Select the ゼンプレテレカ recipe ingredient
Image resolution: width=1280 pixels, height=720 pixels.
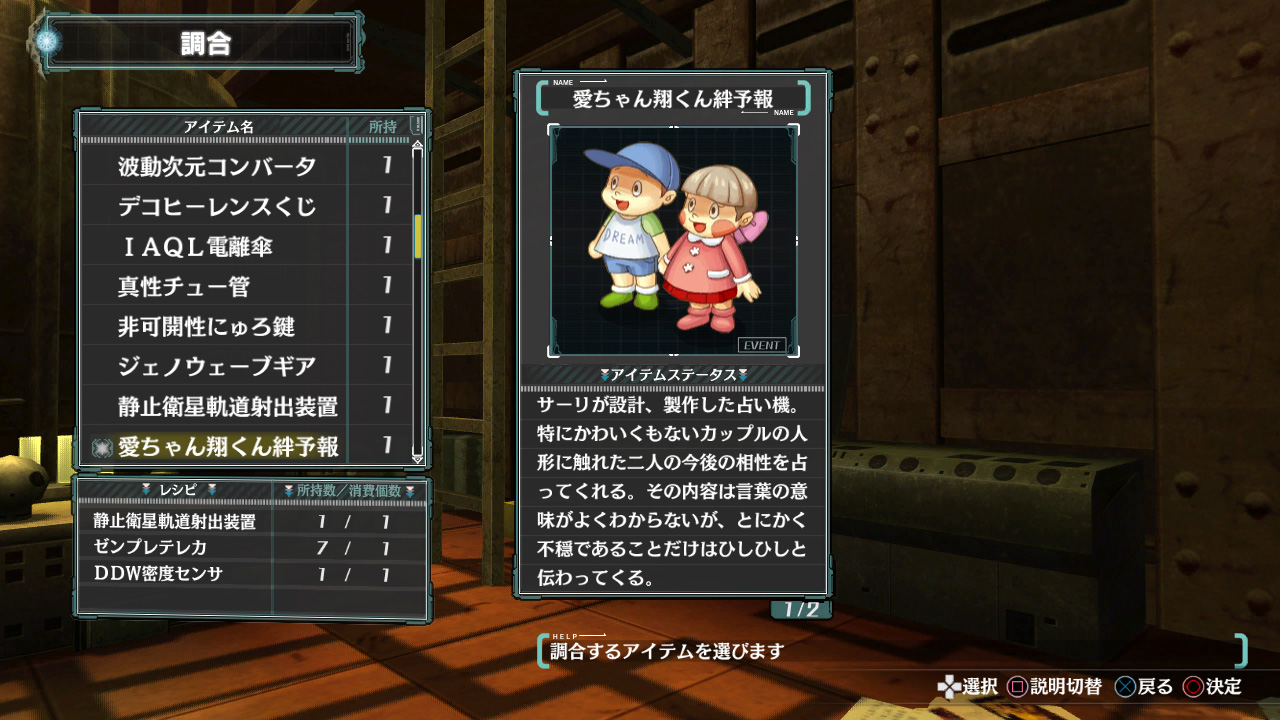point(150,548)
